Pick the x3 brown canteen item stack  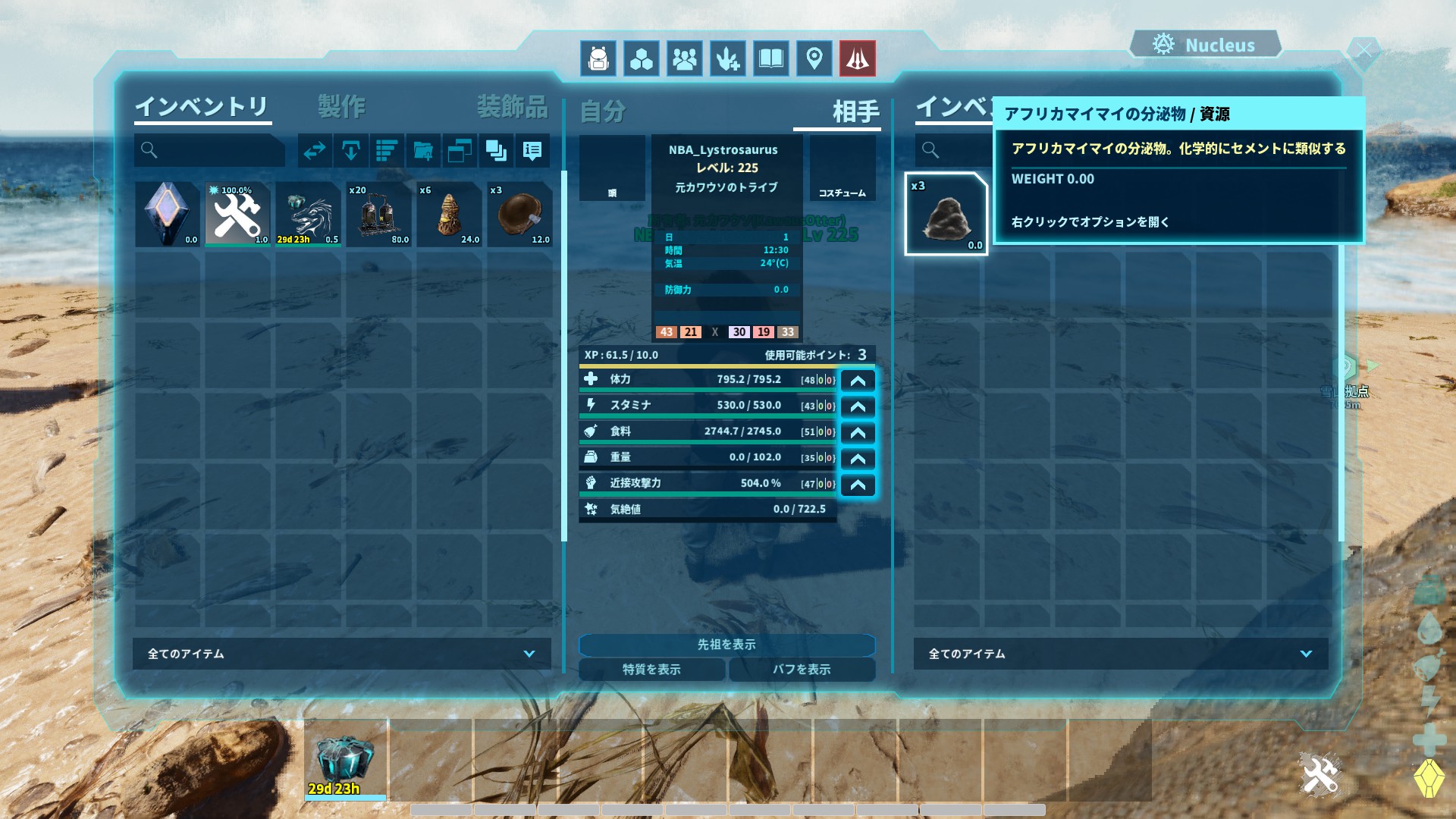(519, 214)
